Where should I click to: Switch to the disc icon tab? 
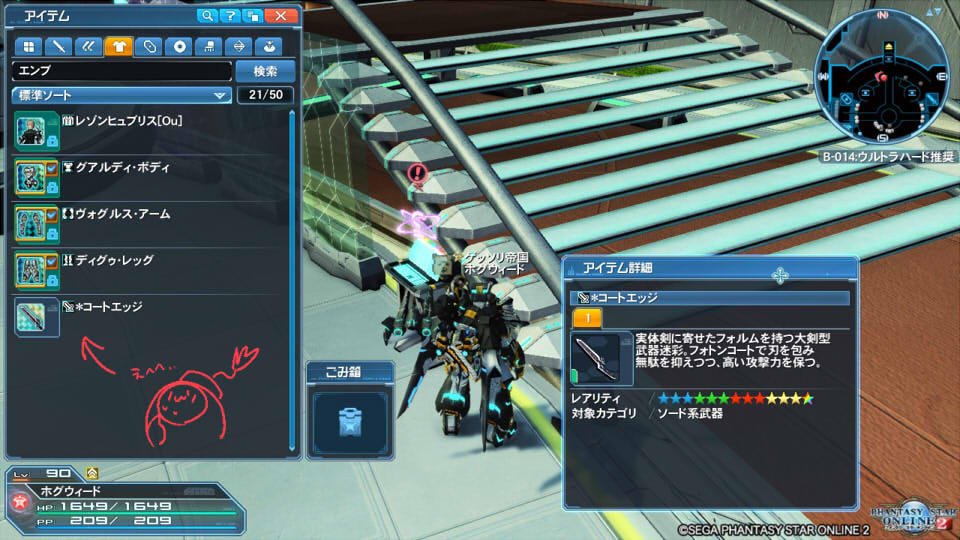pyautogui.click(x=179, y=46)
